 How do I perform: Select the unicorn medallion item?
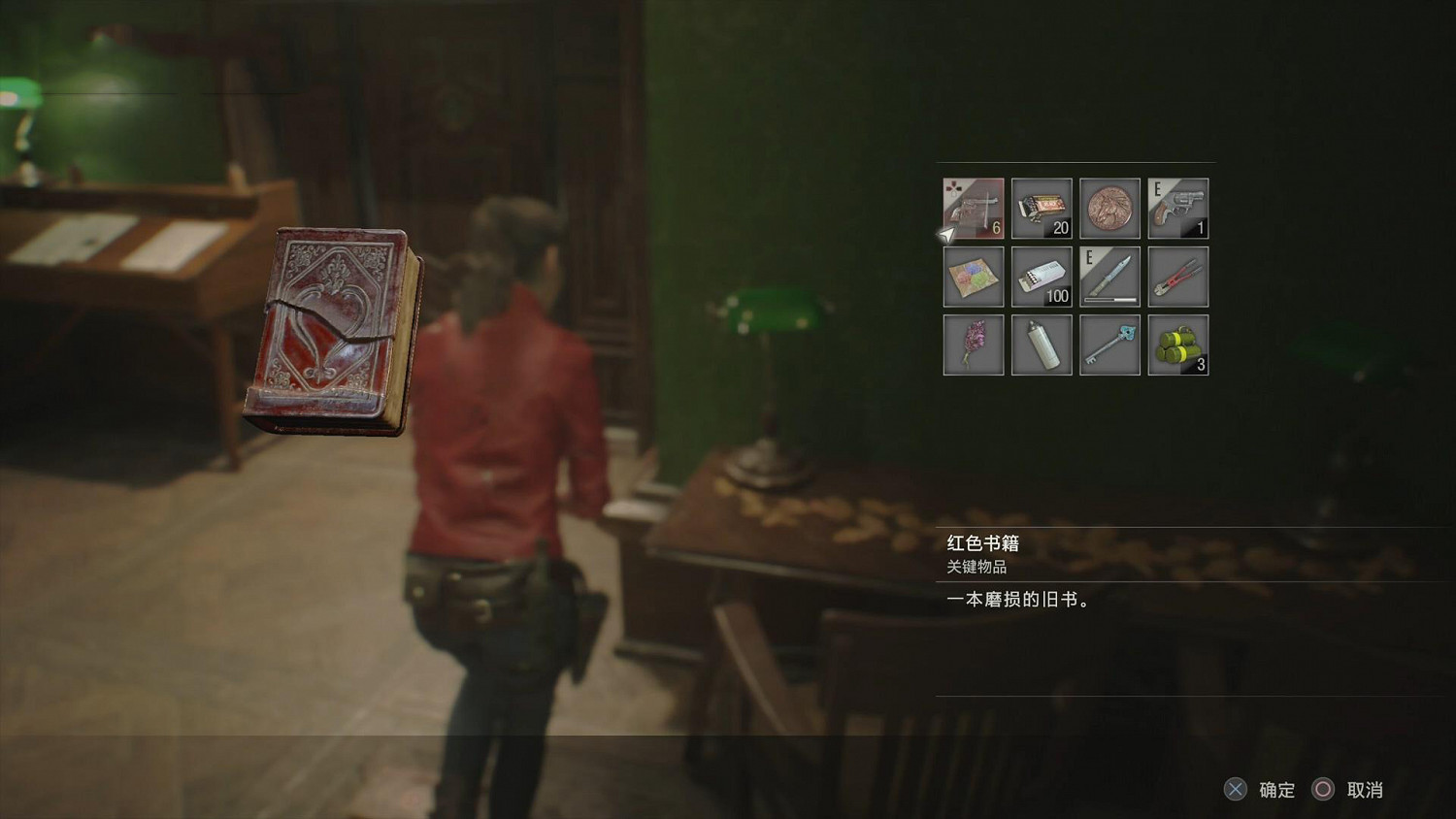tap(1109, 207)
